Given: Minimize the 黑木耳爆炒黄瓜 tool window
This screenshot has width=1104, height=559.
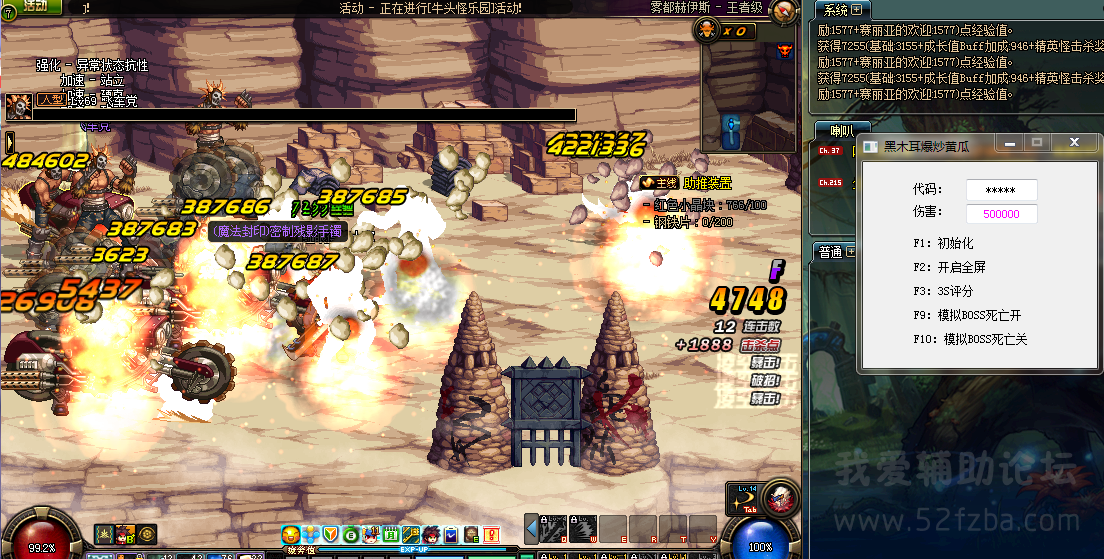Looking at the screenshot, I should [1009, 144].
